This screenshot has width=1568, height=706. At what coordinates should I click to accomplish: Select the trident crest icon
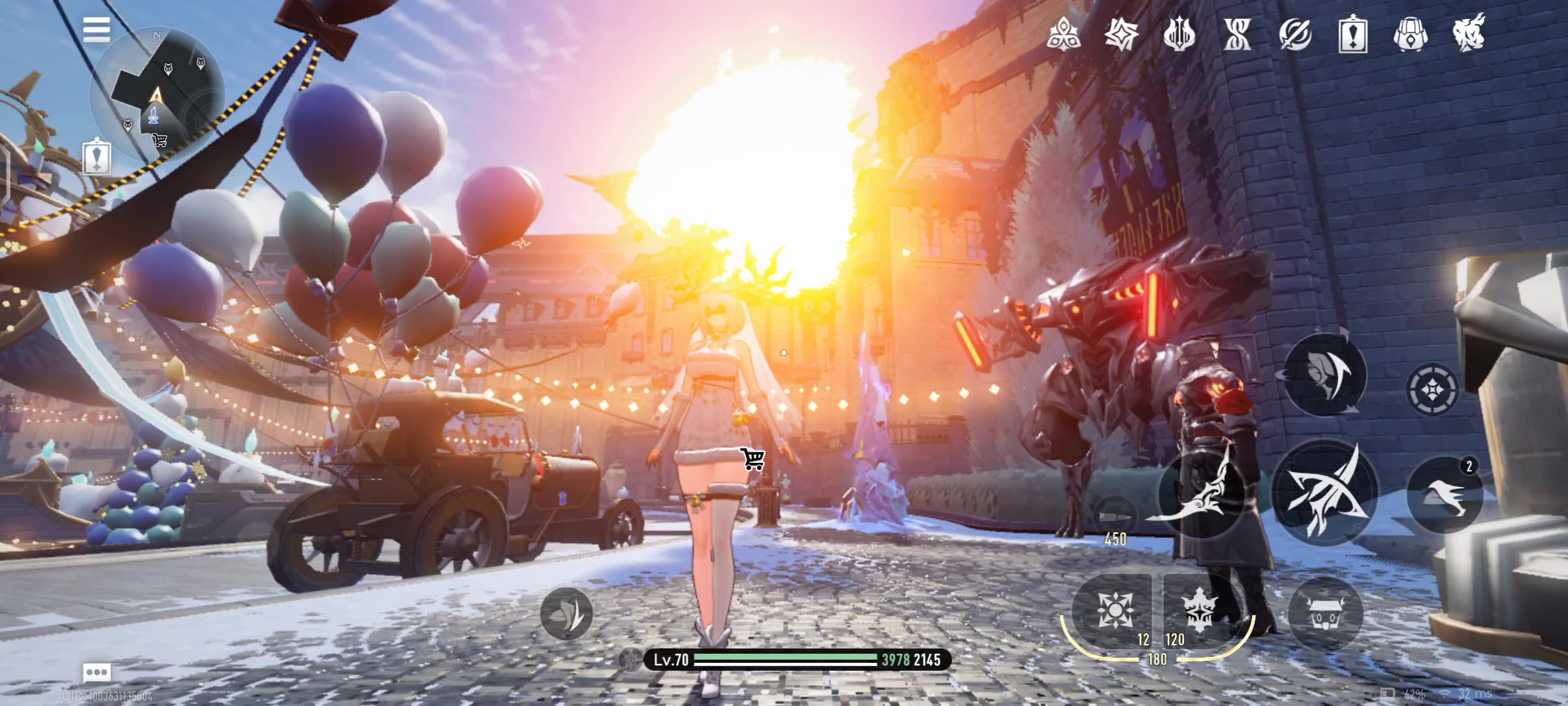(x=1179, y=34)
